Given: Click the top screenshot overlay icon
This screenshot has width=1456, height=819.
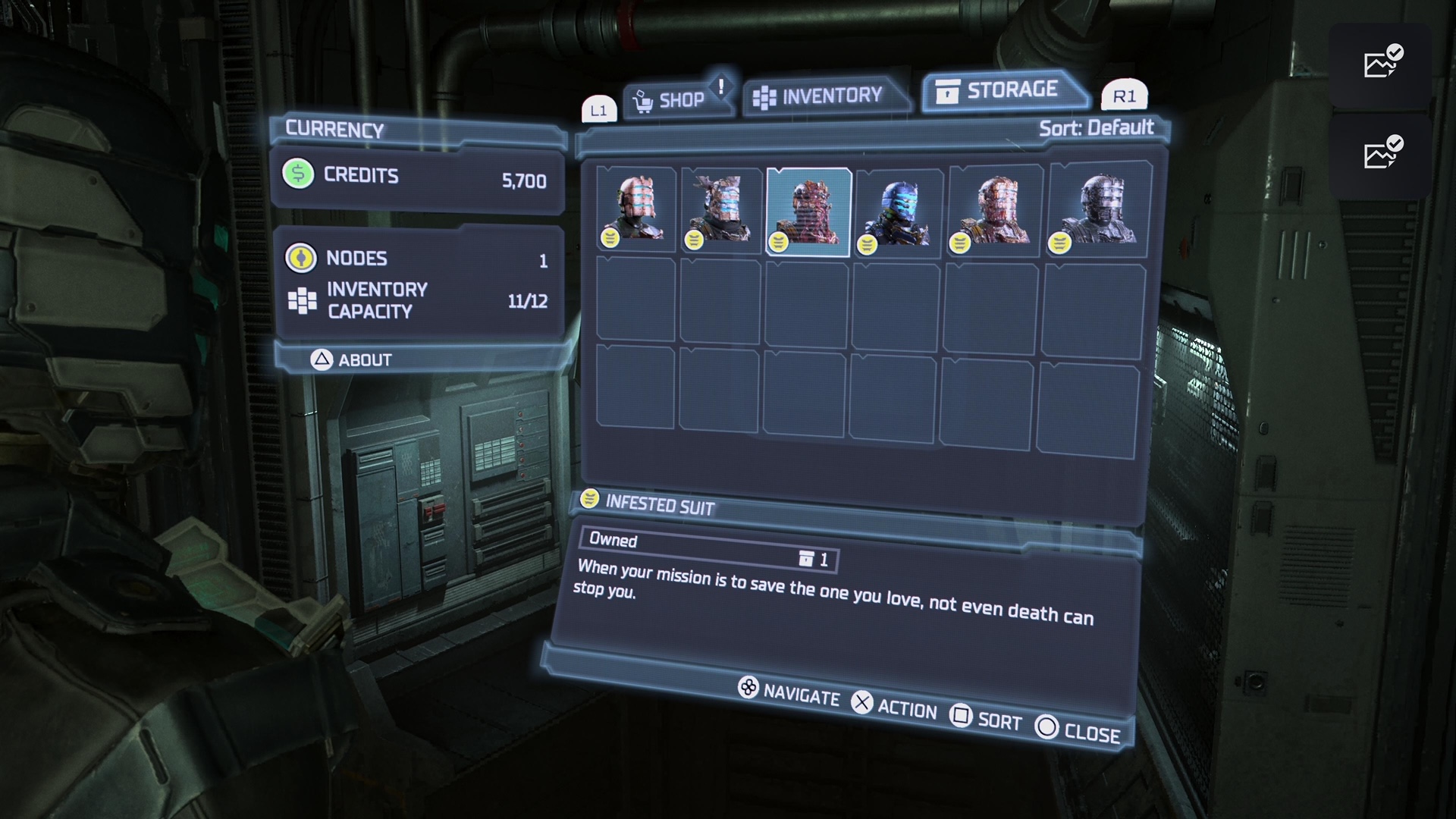Looking at the screenshot, I should (x=1379, y=64).
